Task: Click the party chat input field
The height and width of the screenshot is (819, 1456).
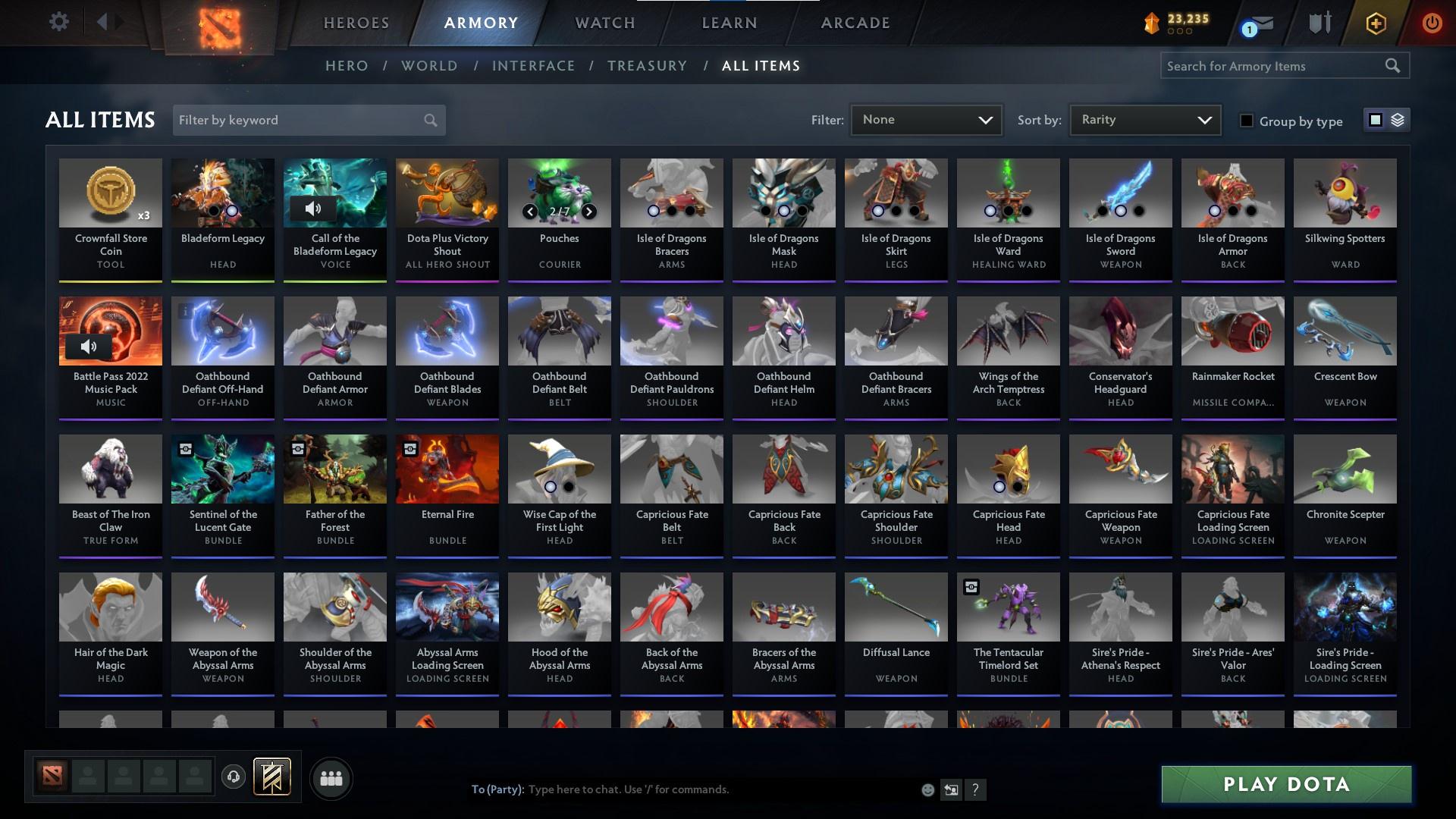Action: coord(682,789)
